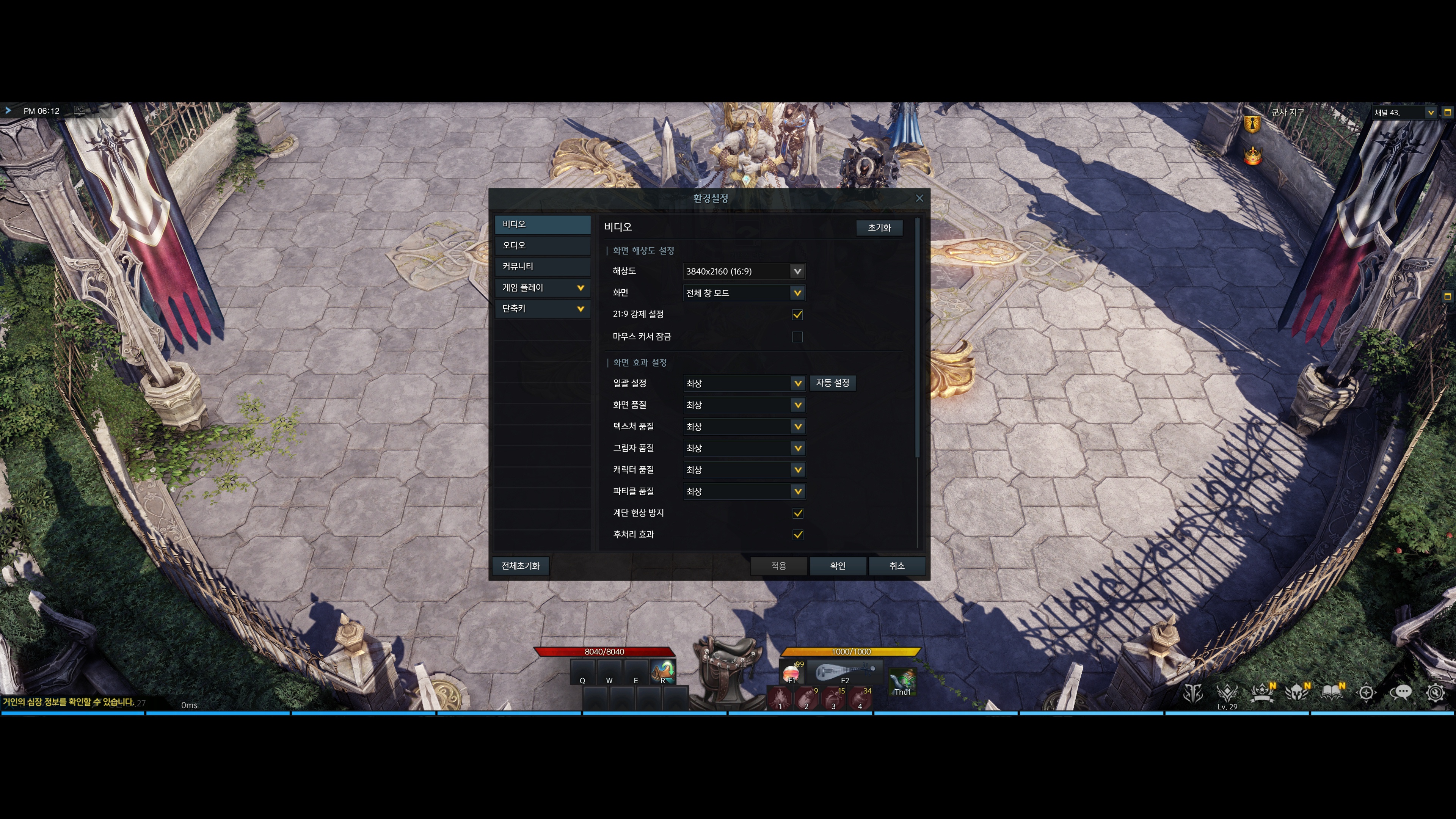
Task: Open the 화면 display mode dropdown
Action: click(x=744, y=293)
